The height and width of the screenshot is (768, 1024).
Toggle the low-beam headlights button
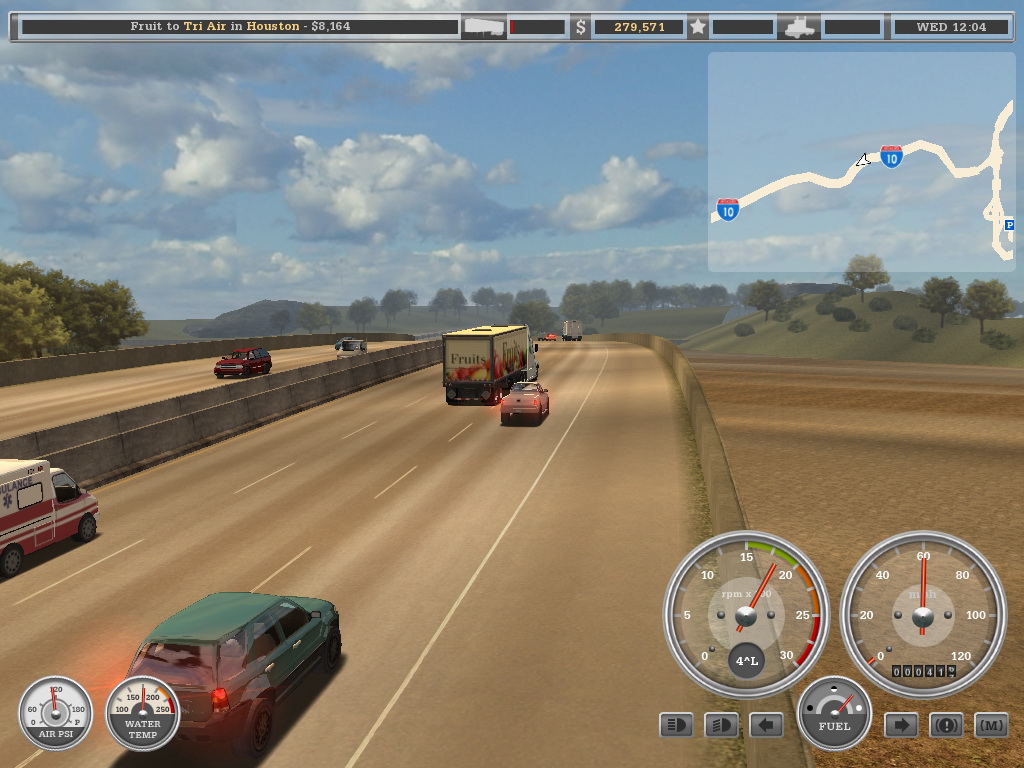(x=721, y=725)
